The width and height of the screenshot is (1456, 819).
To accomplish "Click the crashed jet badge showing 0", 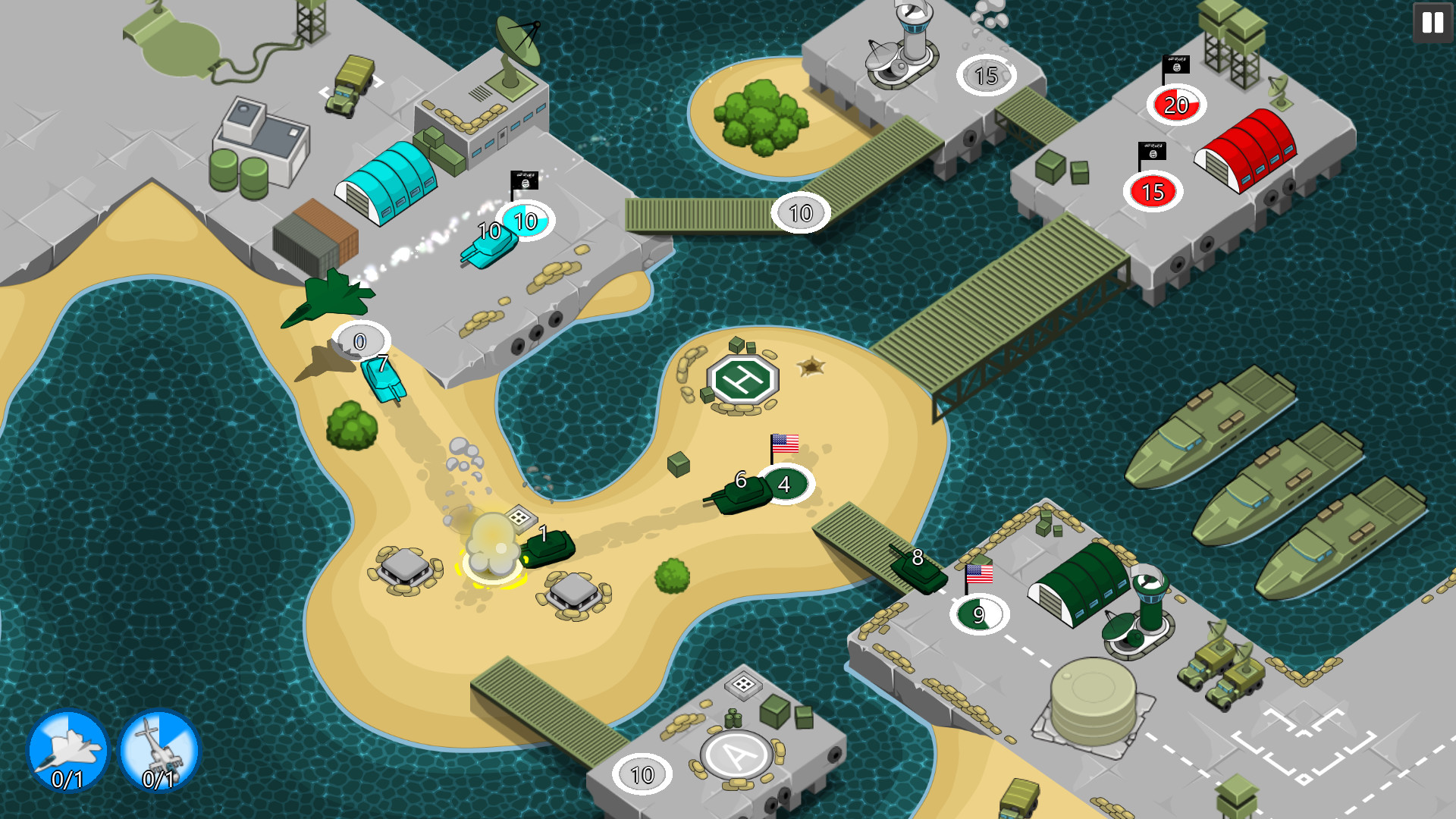I will click(360, 341).
